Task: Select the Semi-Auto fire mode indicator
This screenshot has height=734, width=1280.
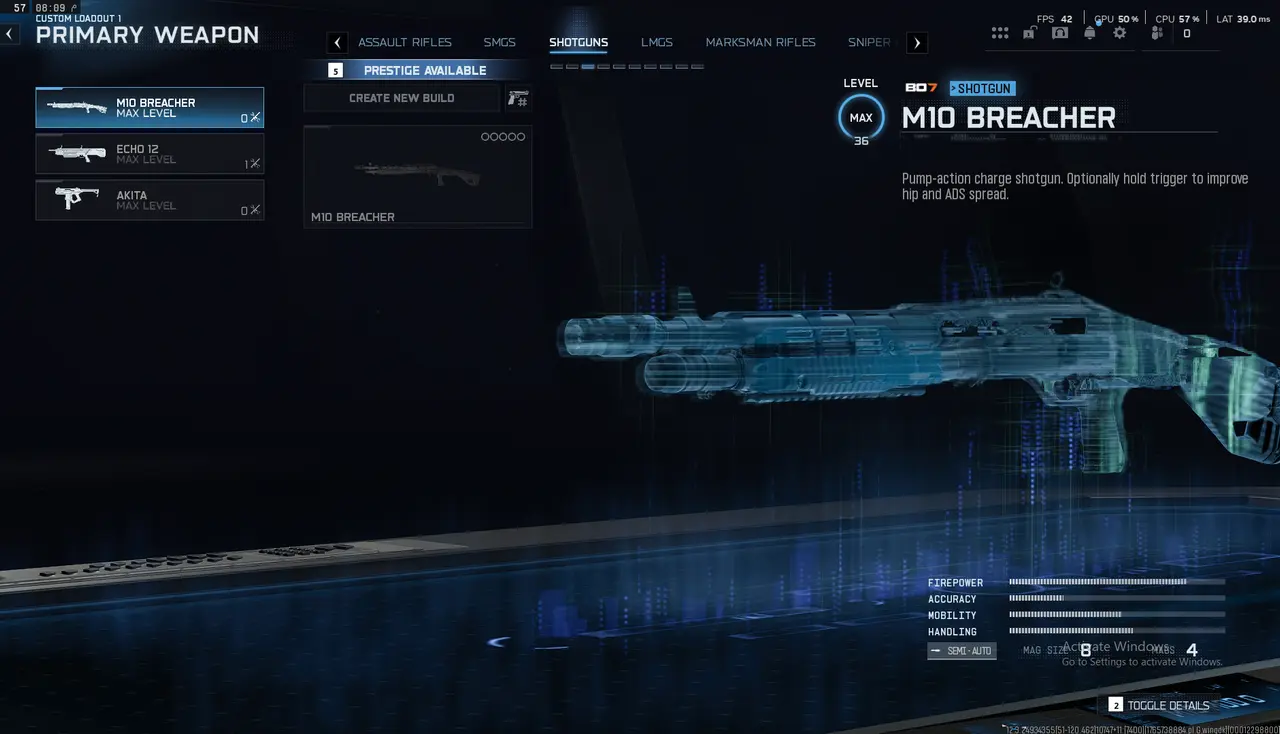Action: 961,650
